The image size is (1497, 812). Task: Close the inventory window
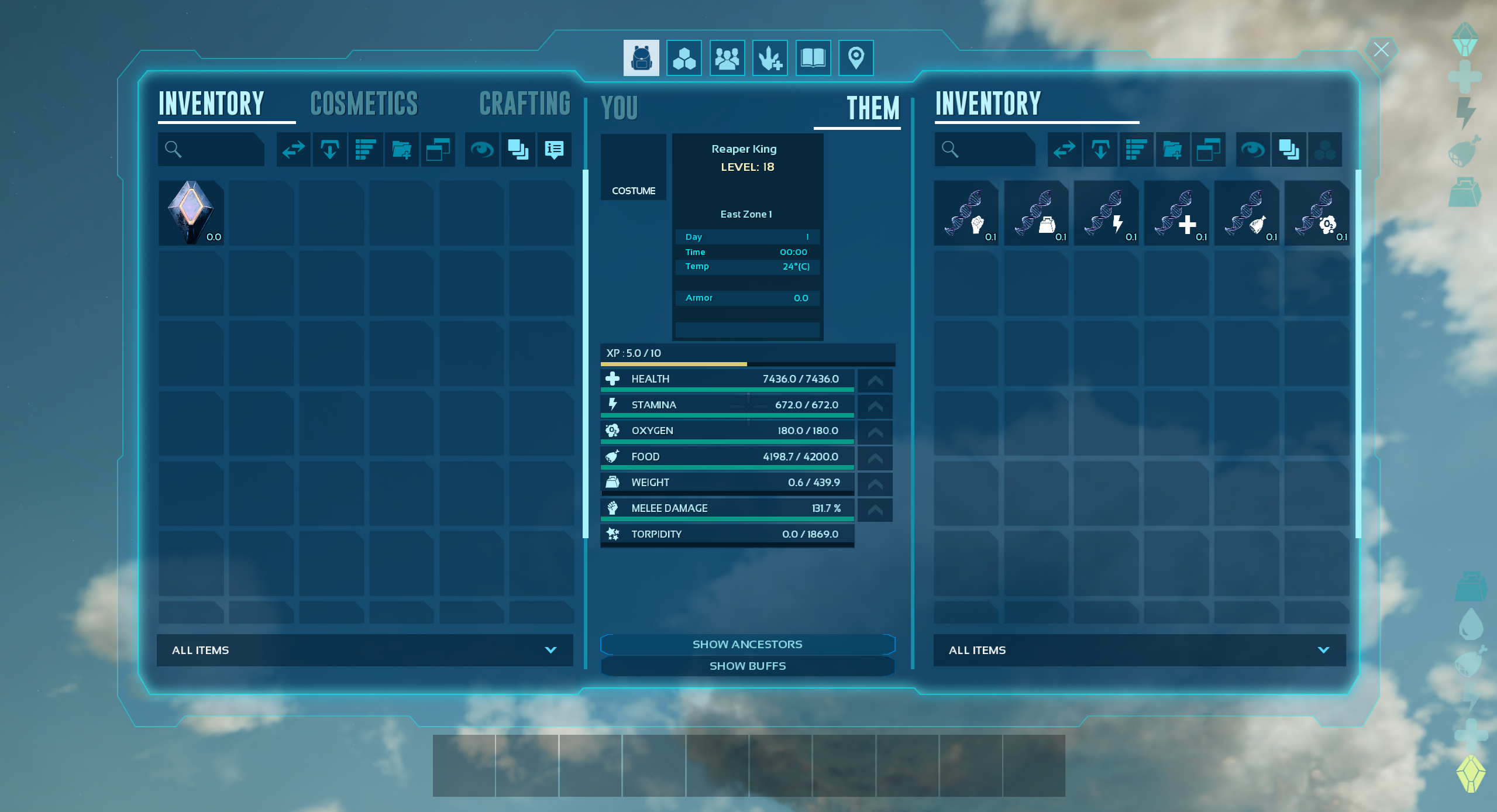(x=1381, y=50)
